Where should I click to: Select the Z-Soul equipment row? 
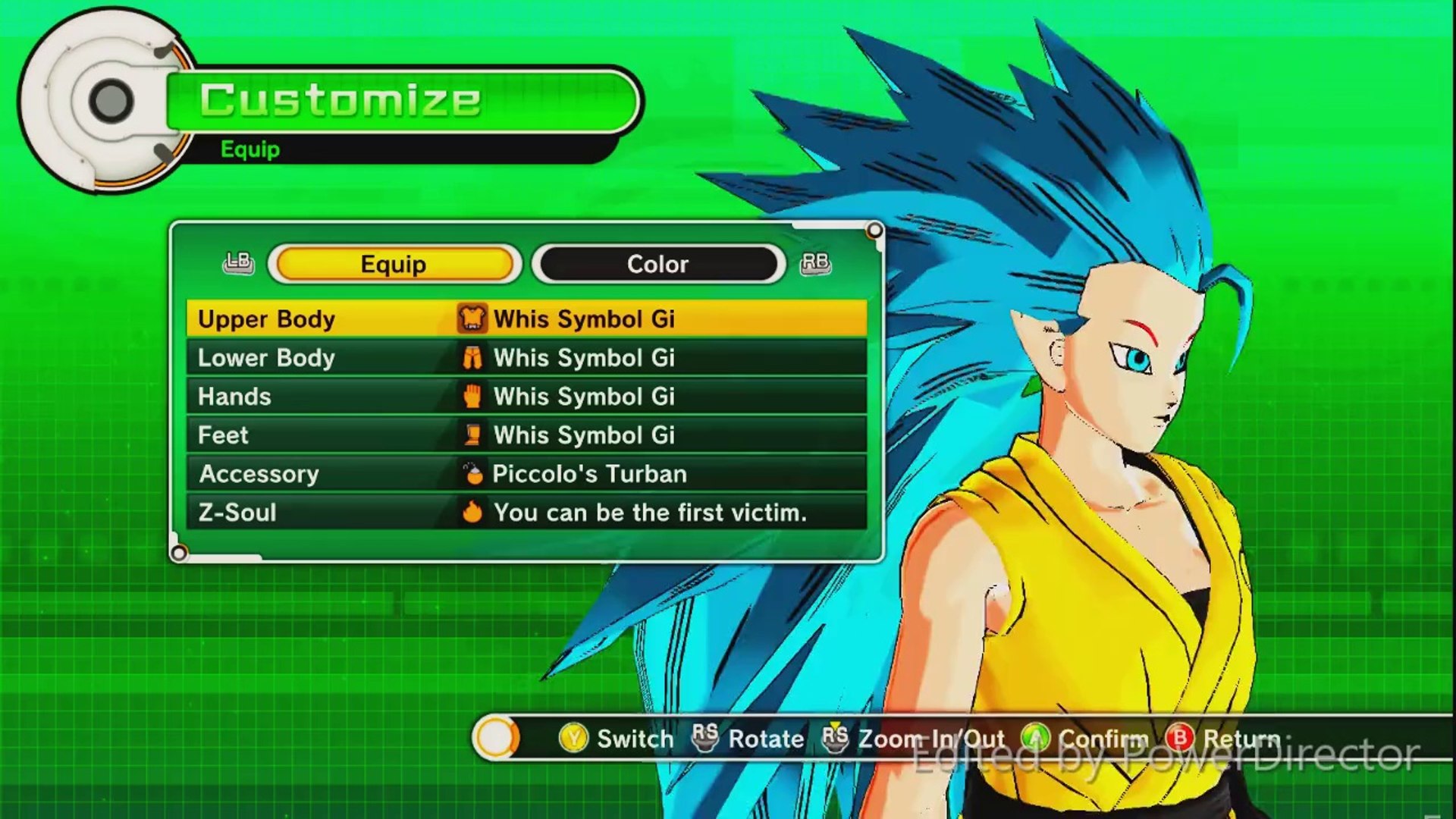526,513
